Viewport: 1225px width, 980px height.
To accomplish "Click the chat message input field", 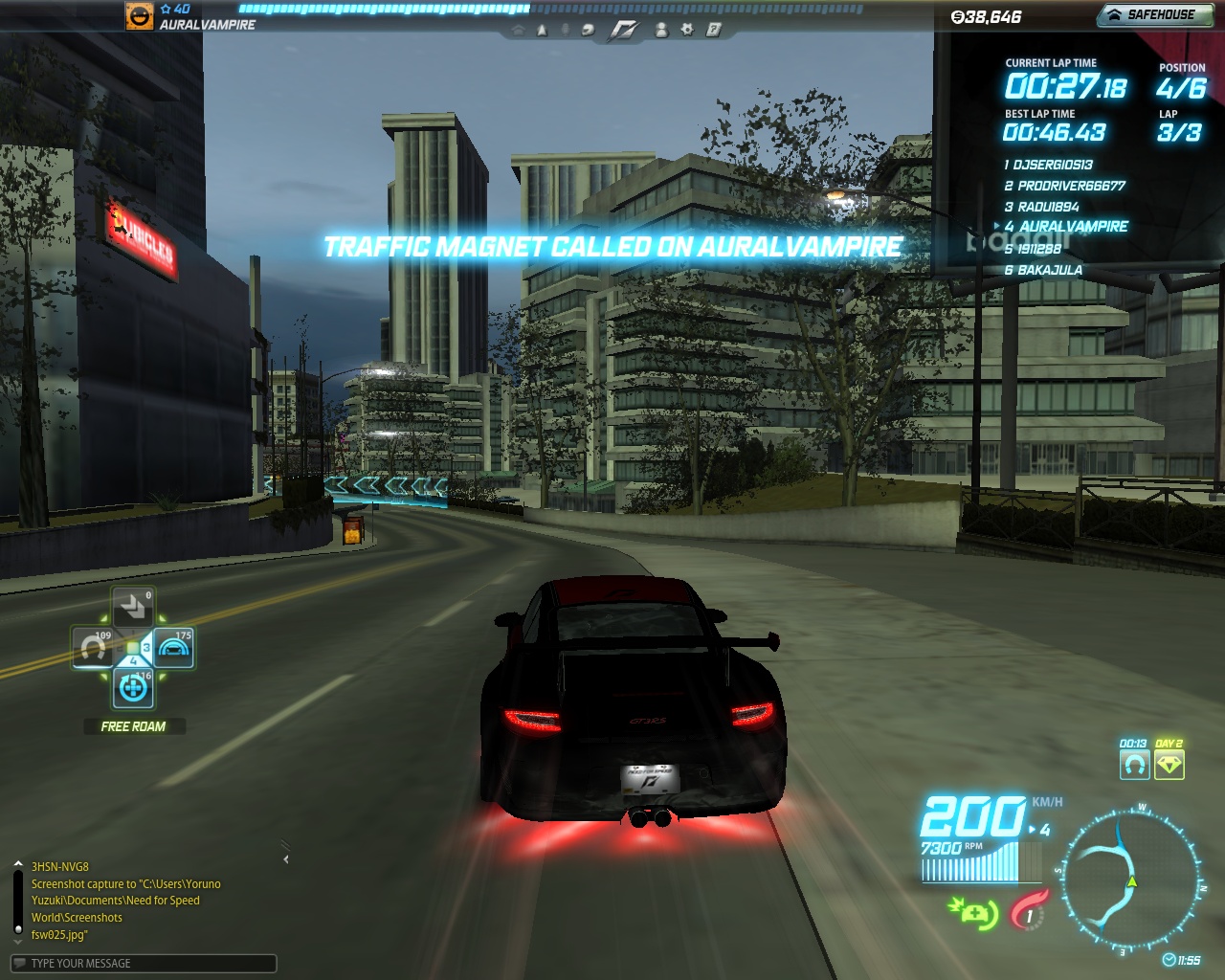I will coord(144,963).
